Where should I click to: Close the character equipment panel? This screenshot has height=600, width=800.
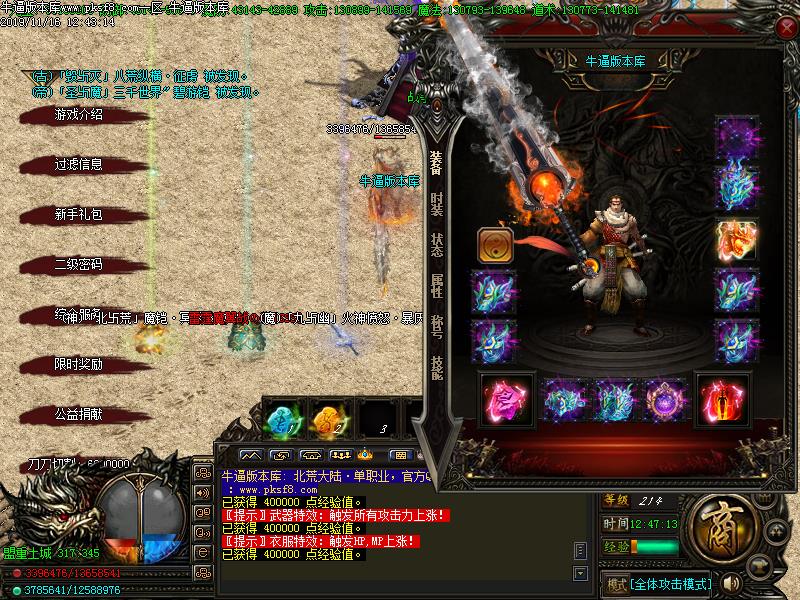(785, 28)
